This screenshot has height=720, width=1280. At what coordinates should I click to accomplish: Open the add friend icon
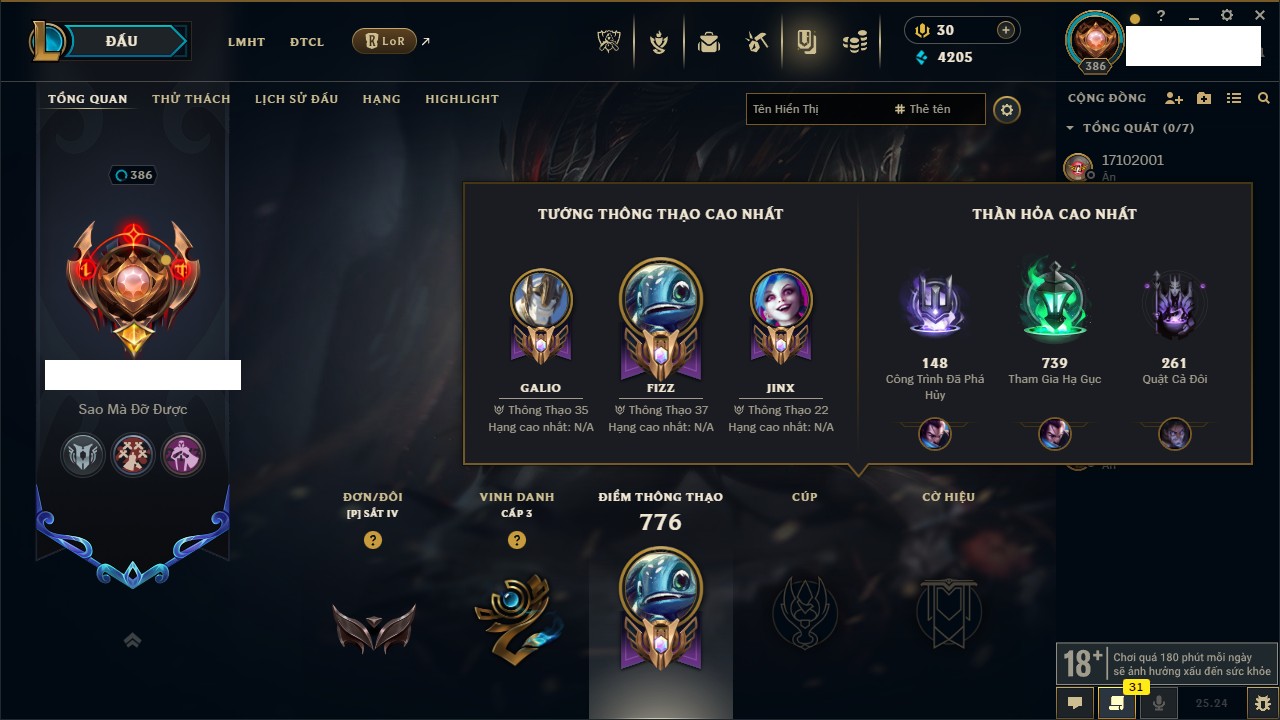pyautogui.click(x=1173, y=98)
